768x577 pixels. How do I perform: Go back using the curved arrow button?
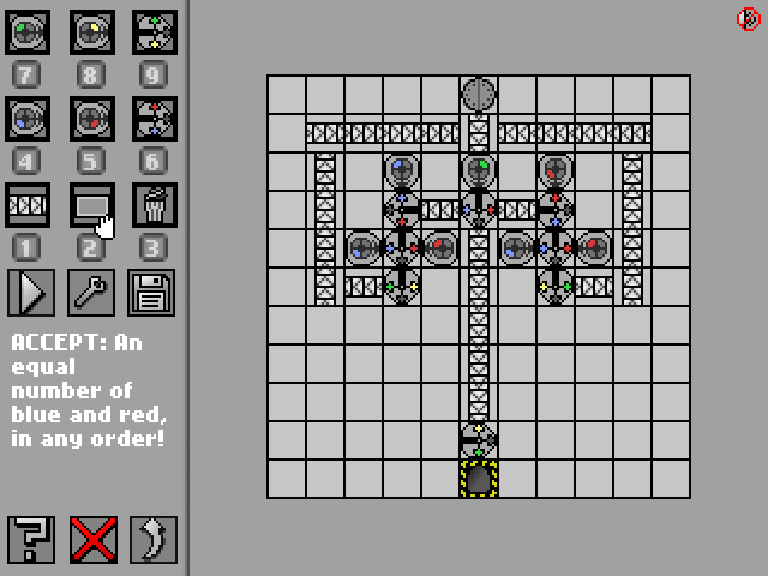coord(153,540)
